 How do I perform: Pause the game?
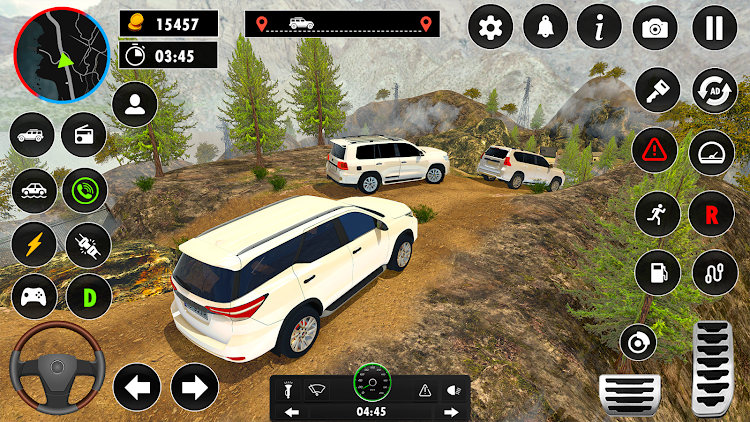pyautogui.click(x=714, y=28)
